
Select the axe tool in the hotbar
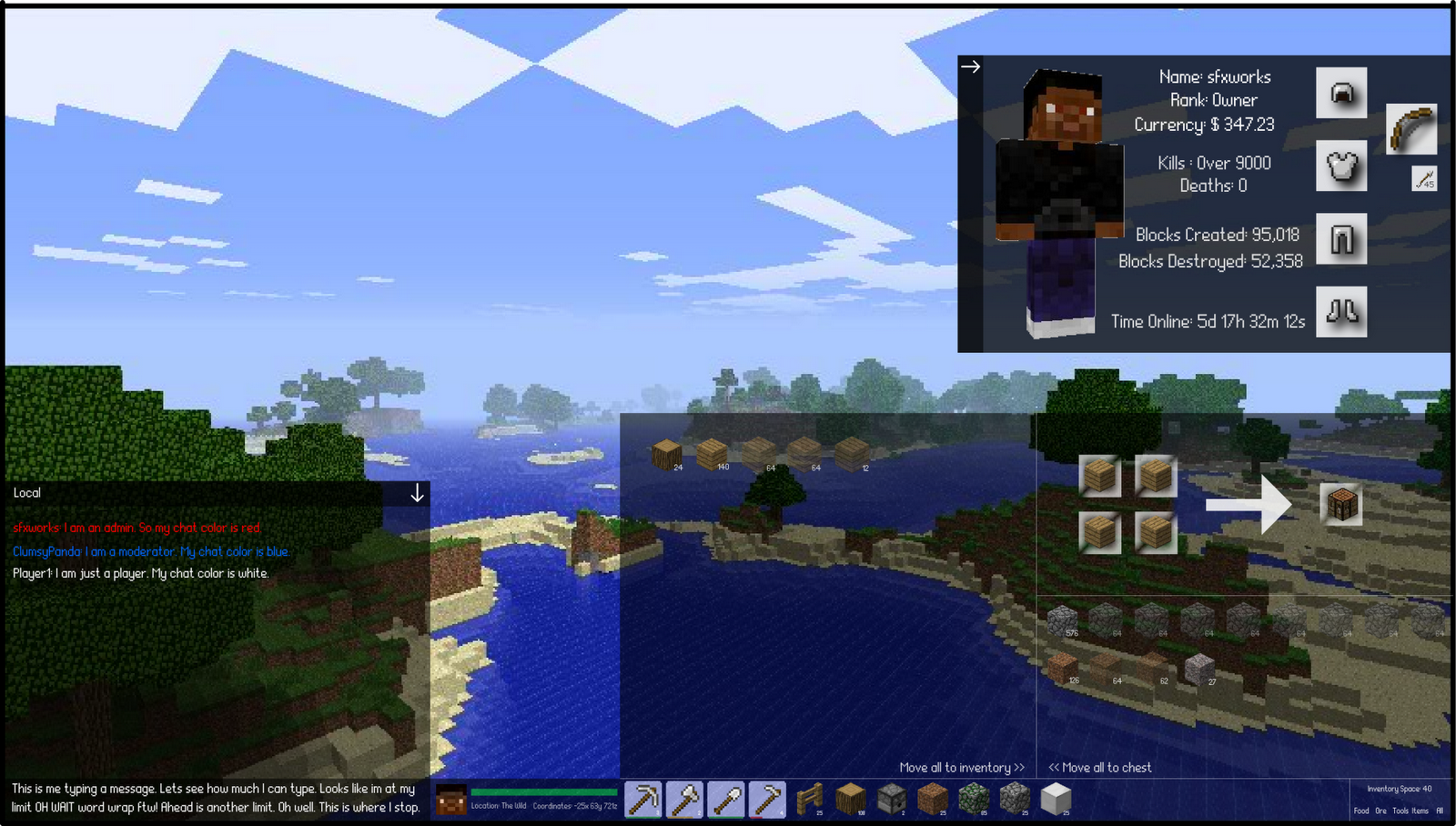[684, 799]
